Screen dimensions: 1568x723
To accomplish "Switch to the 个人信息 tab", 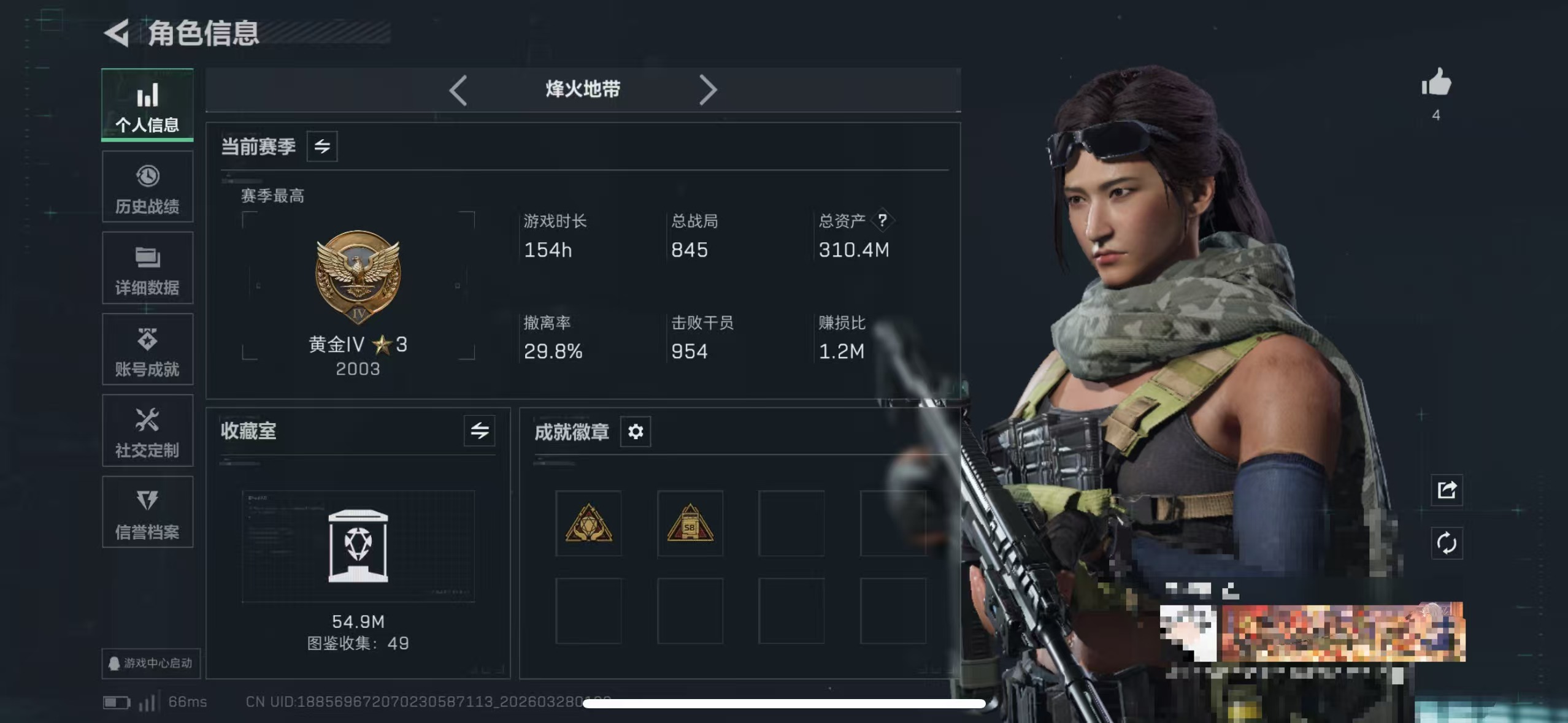I will click(147, 105).
